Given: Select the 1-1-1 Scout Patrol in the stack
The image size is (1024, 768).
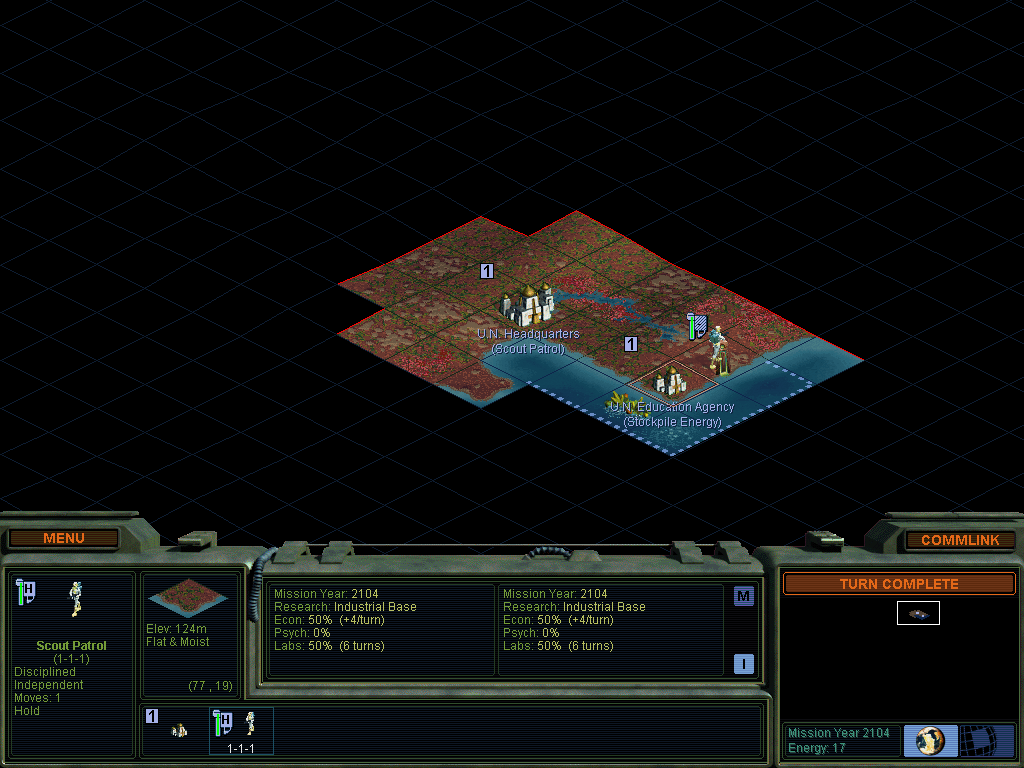Looking at the screenshot, I should pyautogui.click(x=241, y=729).
